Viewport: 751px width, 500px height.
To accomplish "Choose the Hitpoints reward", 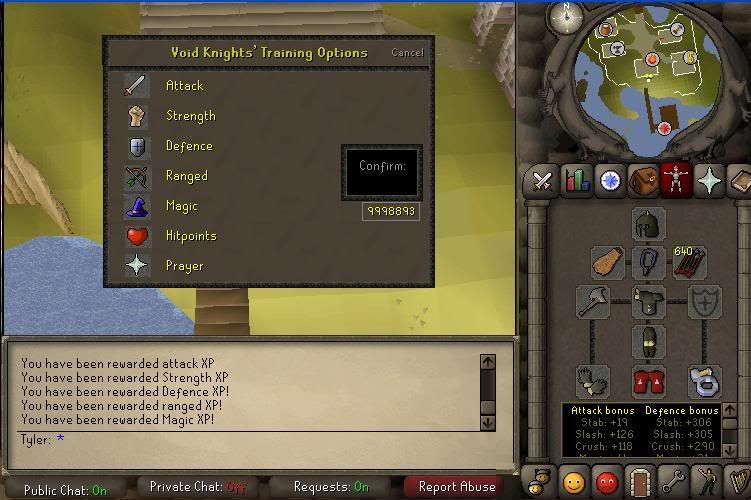I will click(x=190, y=236).
